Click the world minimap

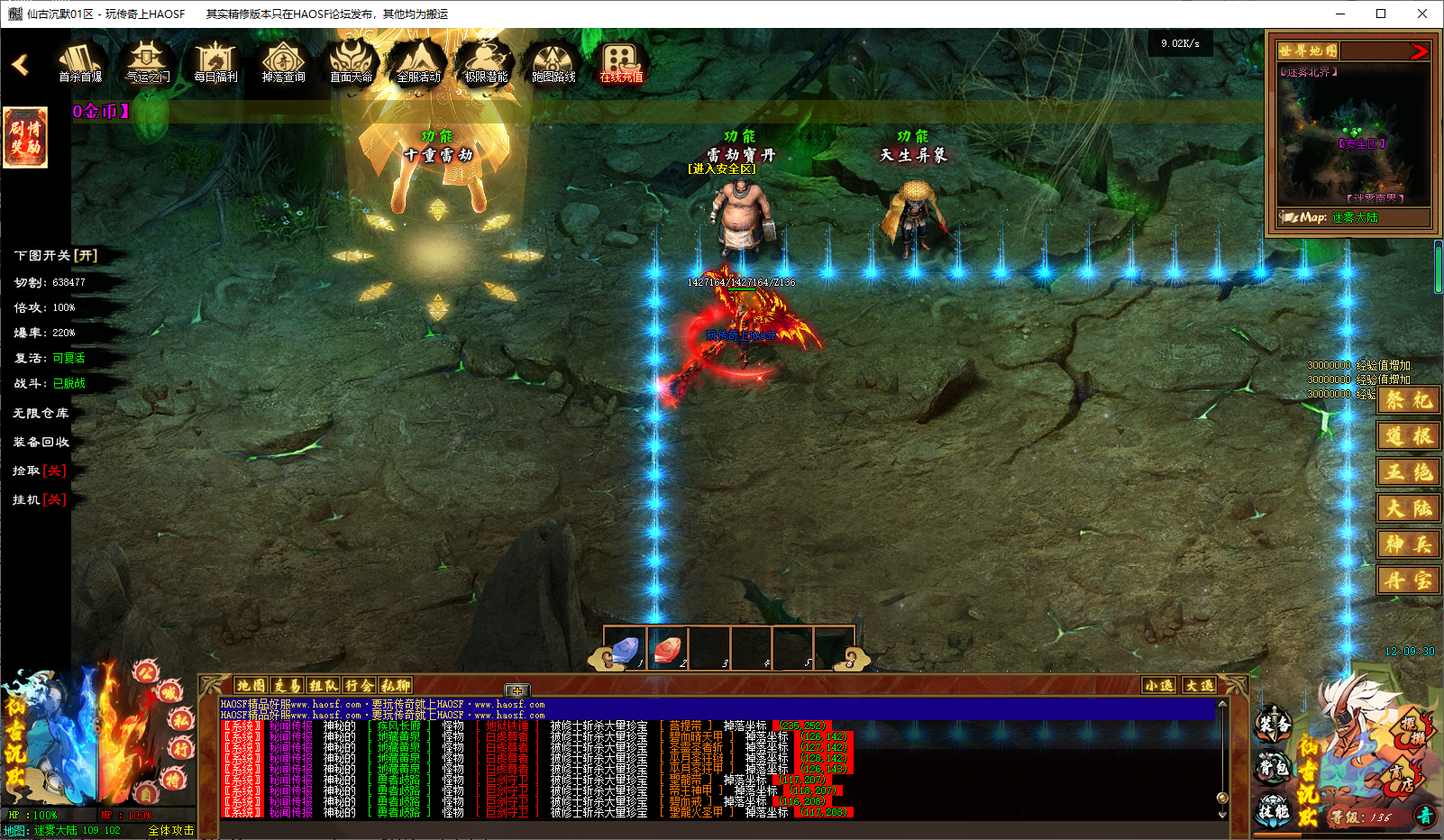[1352, 135]
